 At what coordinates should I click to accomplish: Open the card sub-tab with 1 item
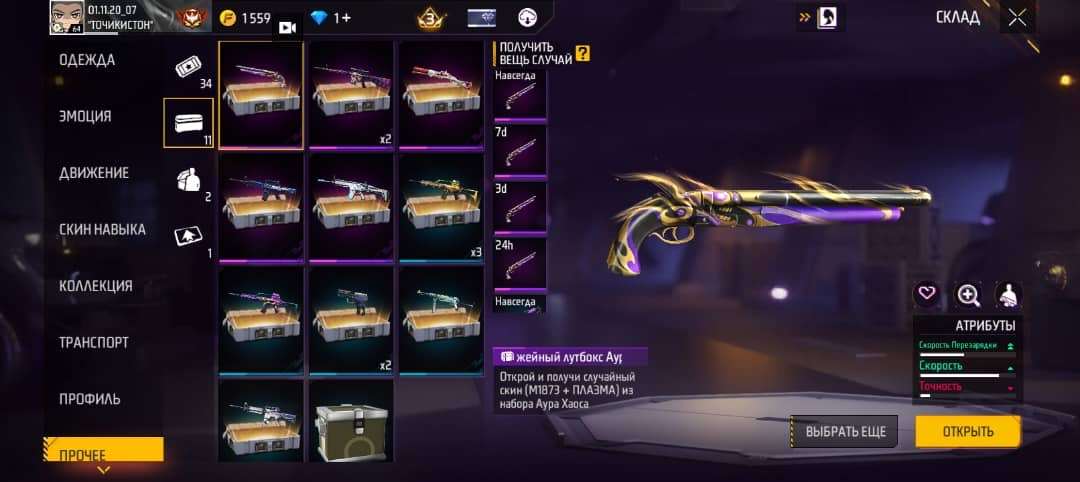(x=189, y=236)
